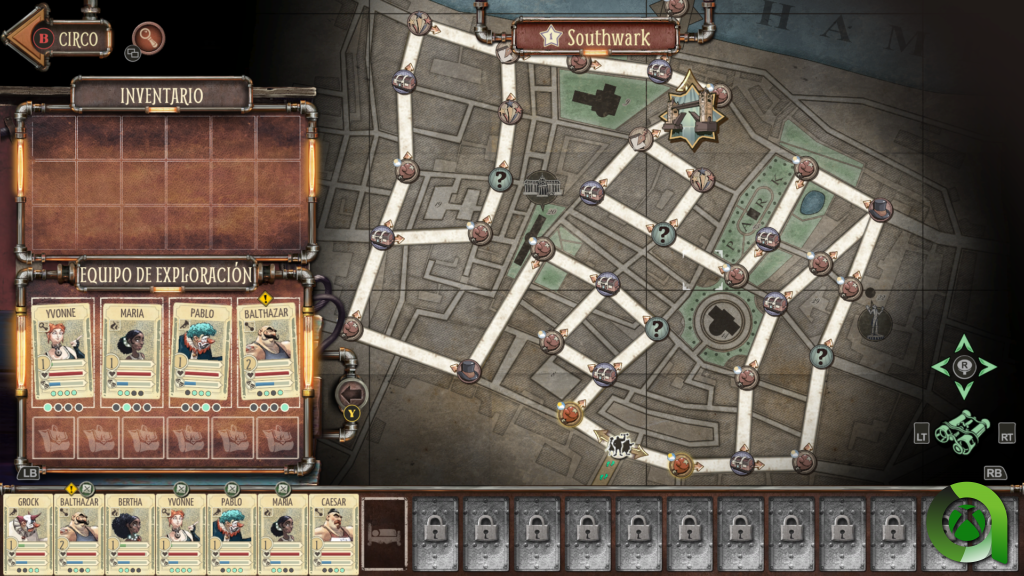The image size is (1024, 576).
Task: Go back to the Circo screen
Action: point(60,38)
